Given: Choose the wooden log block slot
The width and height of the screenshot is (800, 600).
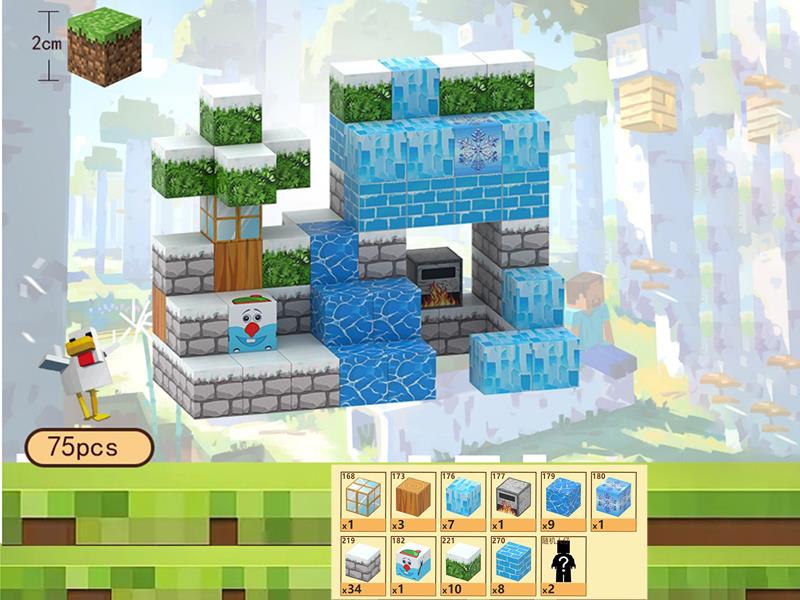Looking at the screenshot, I should click(x=412, y=499).
